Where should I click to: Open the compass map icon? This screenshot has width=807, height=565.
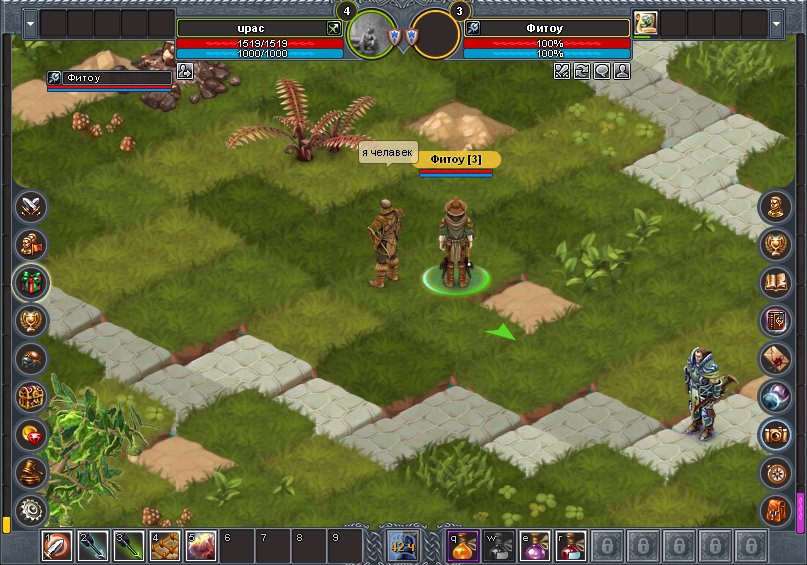pos(775,472)
